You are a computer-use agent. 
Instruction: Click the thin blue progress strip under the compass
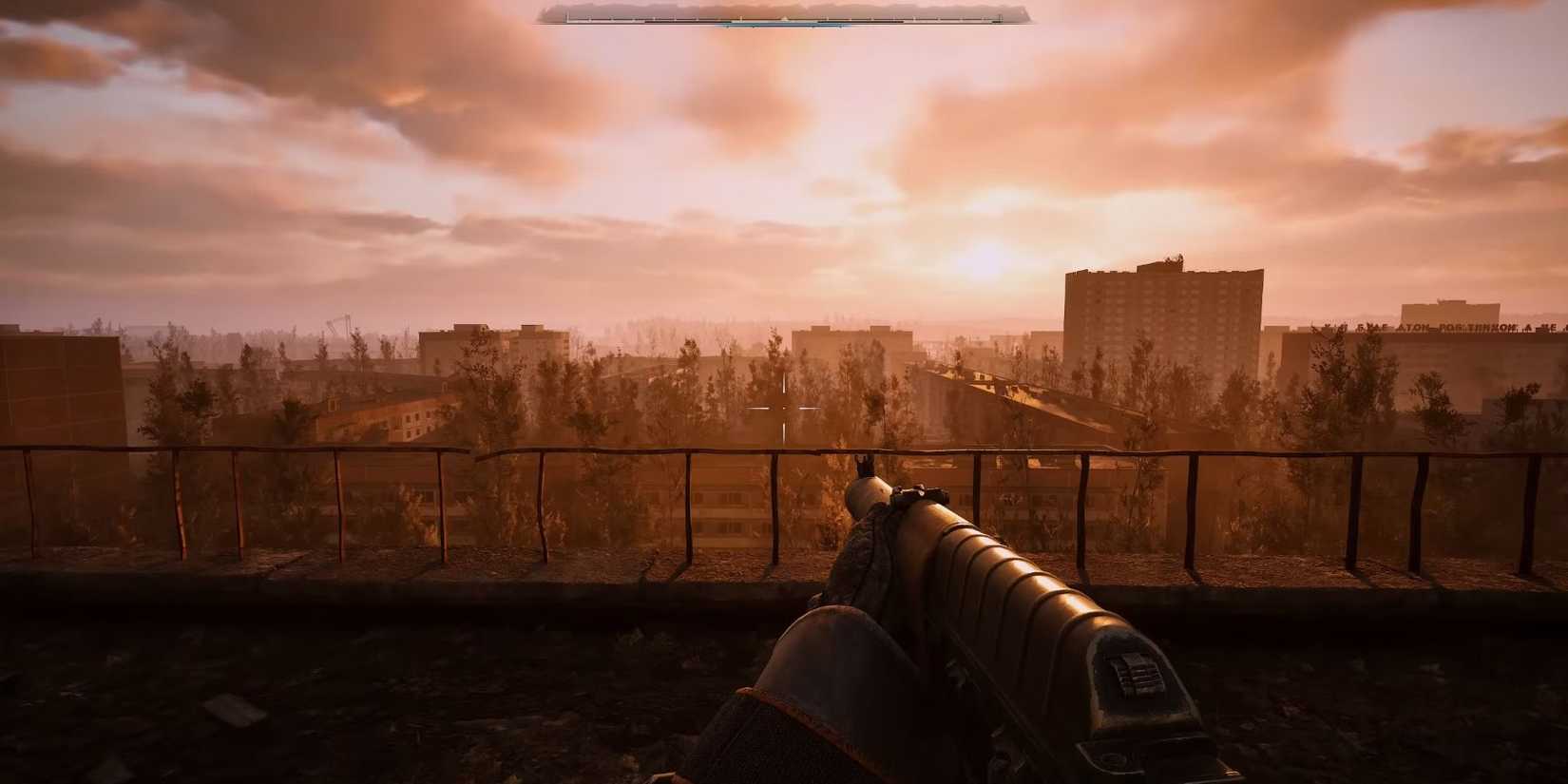tap(779, 27)
